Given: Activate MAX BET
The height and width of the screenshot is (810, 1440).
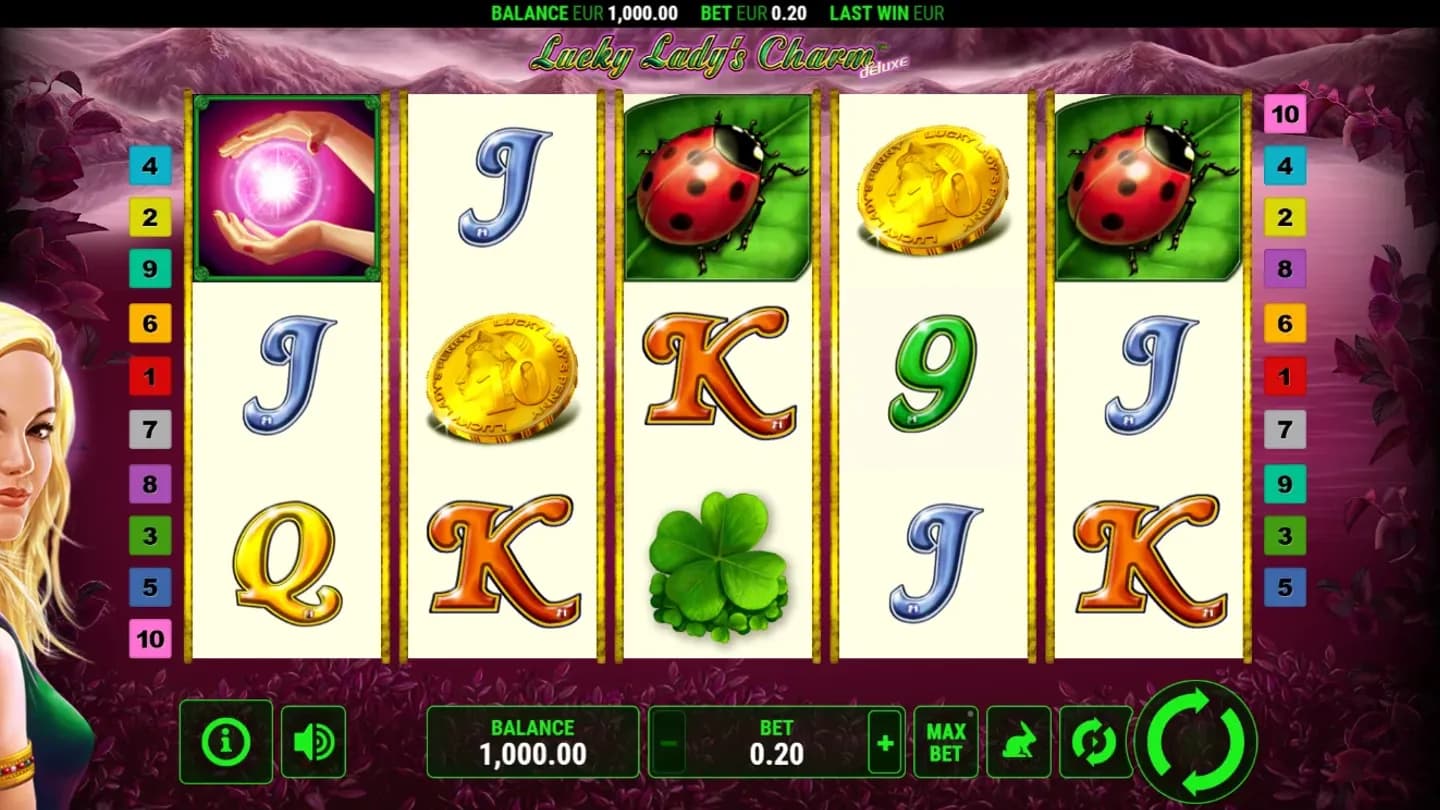Looking at the screenshot, I should coord(945,740).
